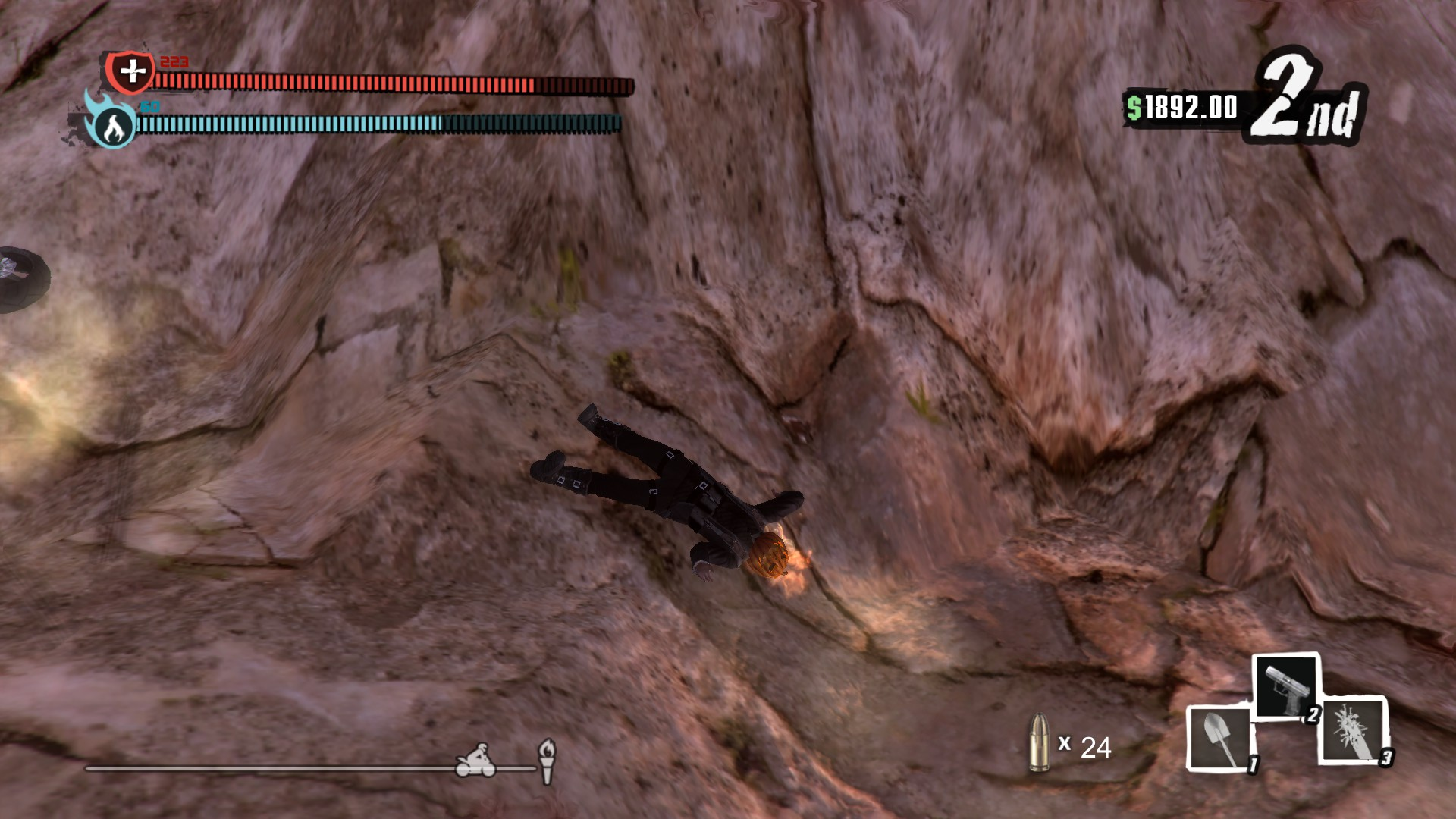Click the health shield cross icon

coord(131,72)
